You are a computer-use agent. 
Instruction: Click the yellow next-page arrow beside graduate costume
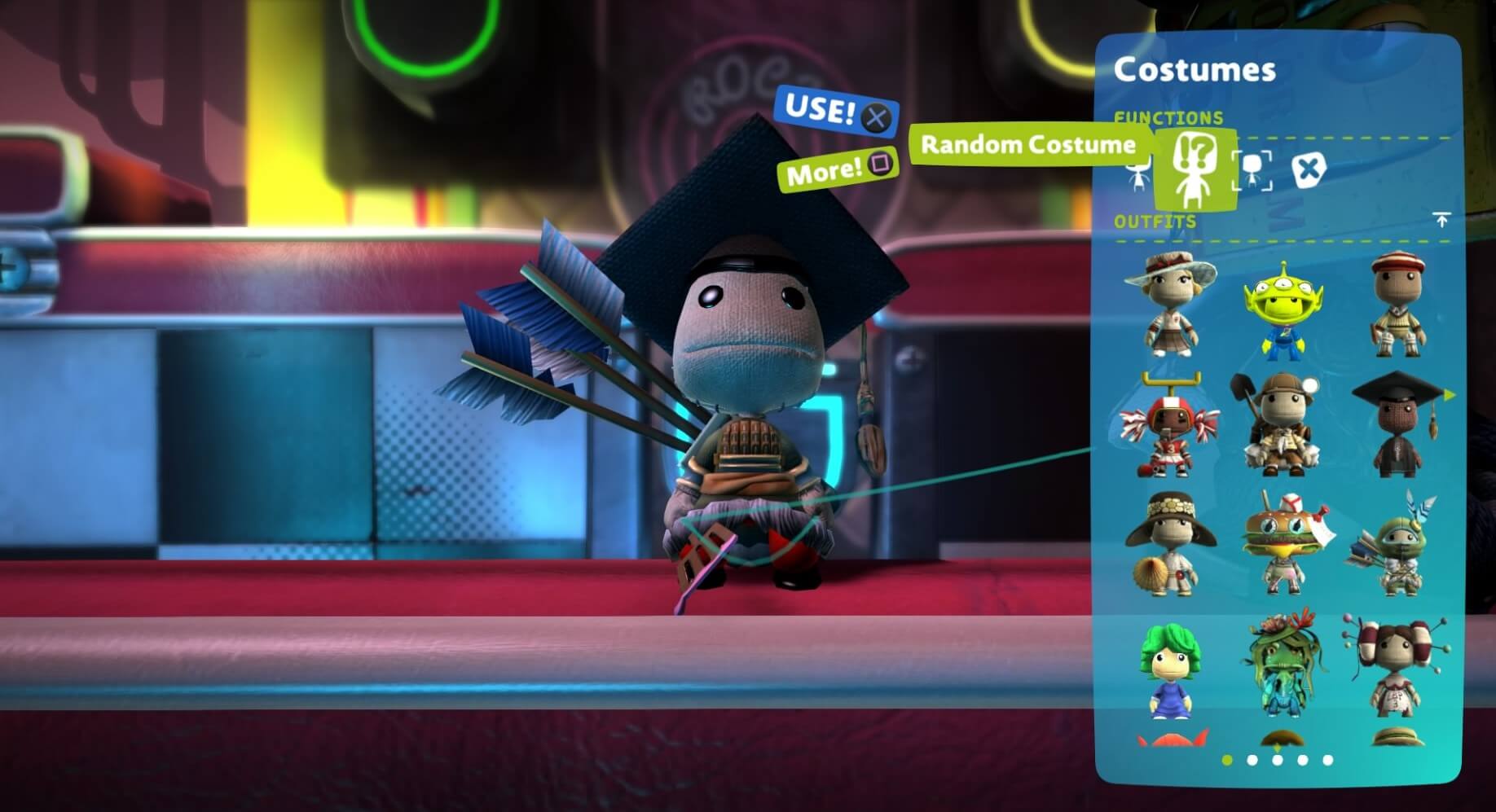coord(1450,395)
